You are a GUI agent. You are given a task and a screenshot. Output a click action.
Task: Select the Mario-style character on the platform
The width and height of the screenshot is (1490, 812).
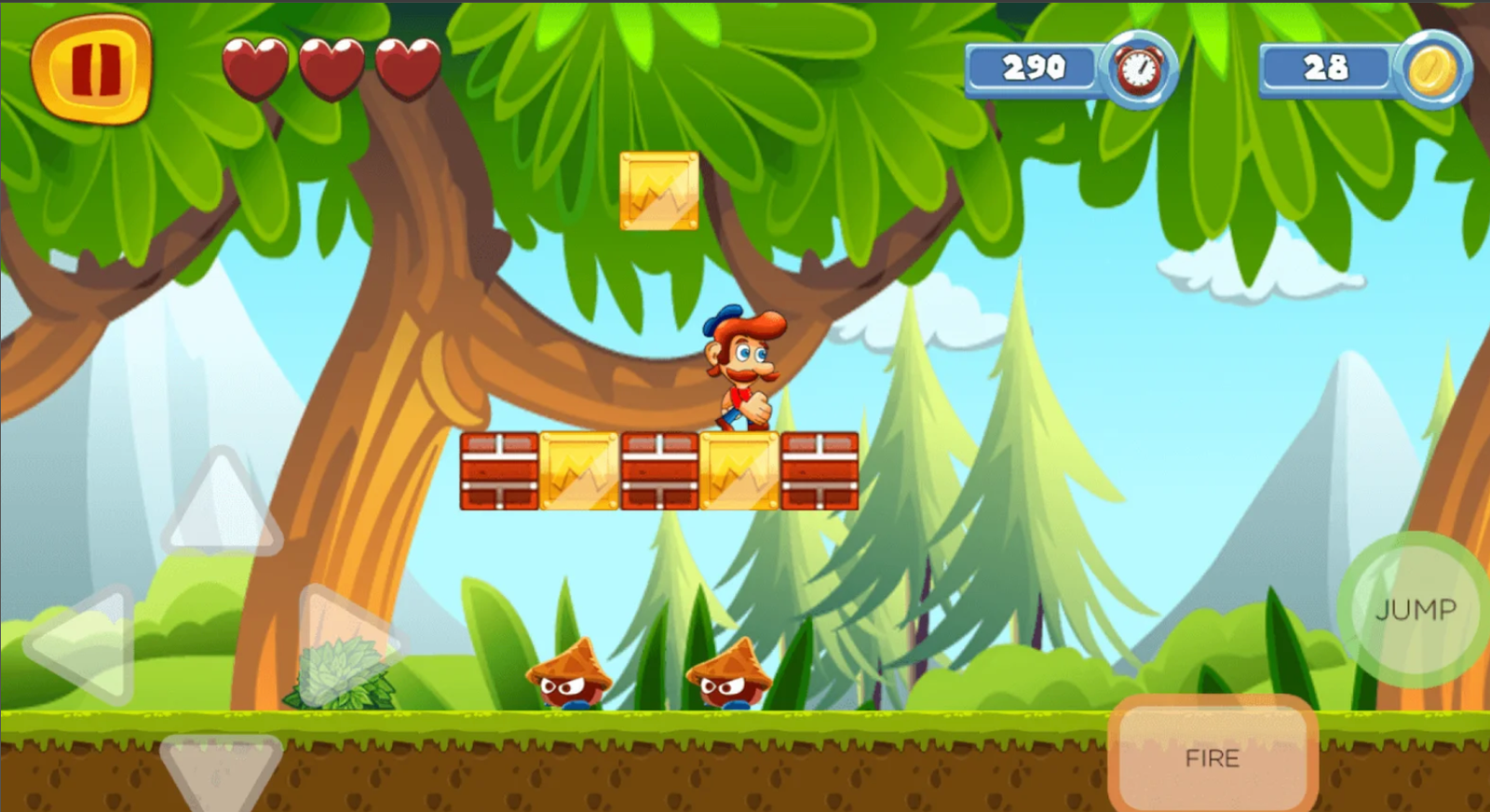(x=740, y=372)
